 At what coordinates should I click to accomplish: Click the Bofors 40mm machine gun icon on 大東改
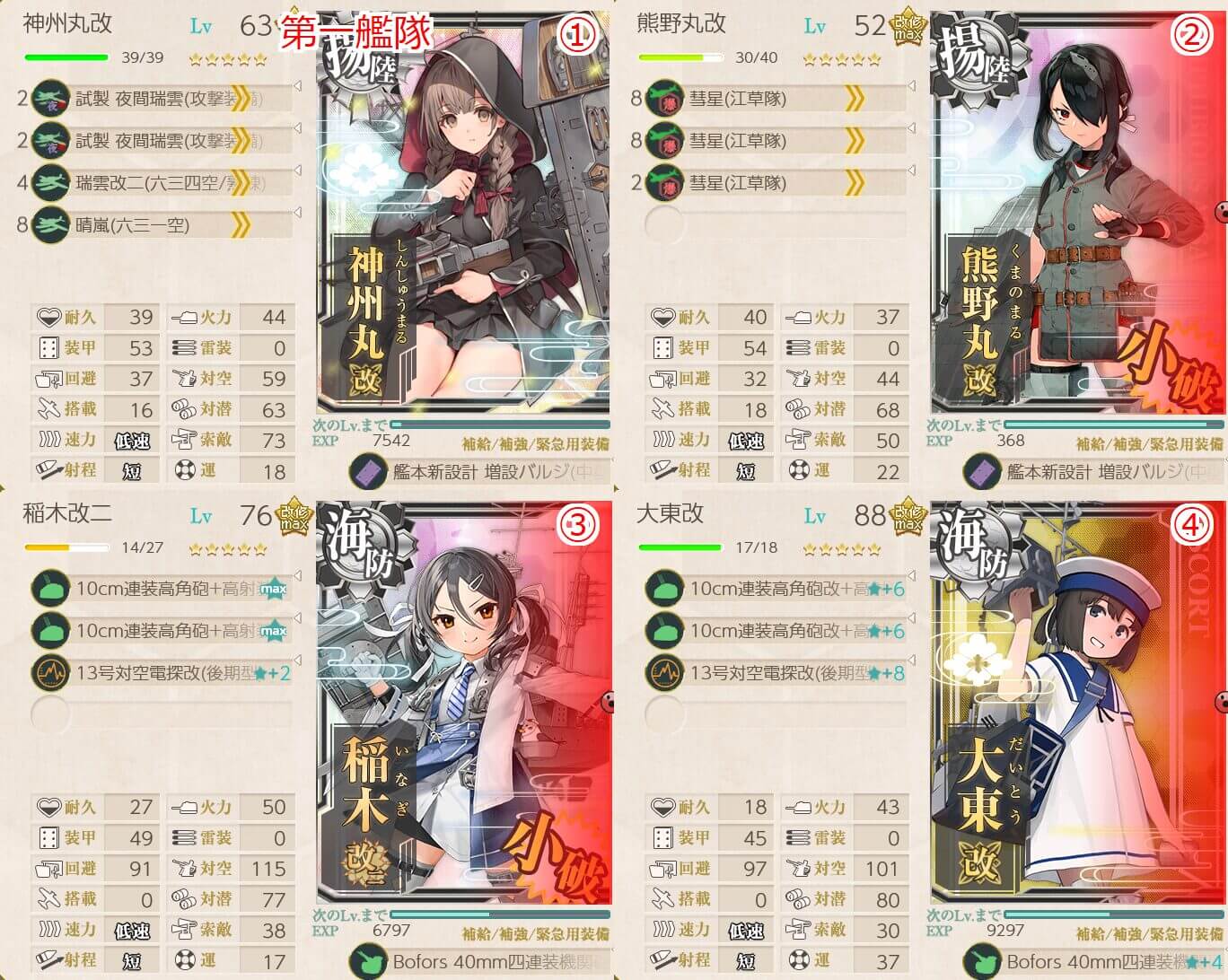coord(983,961)
